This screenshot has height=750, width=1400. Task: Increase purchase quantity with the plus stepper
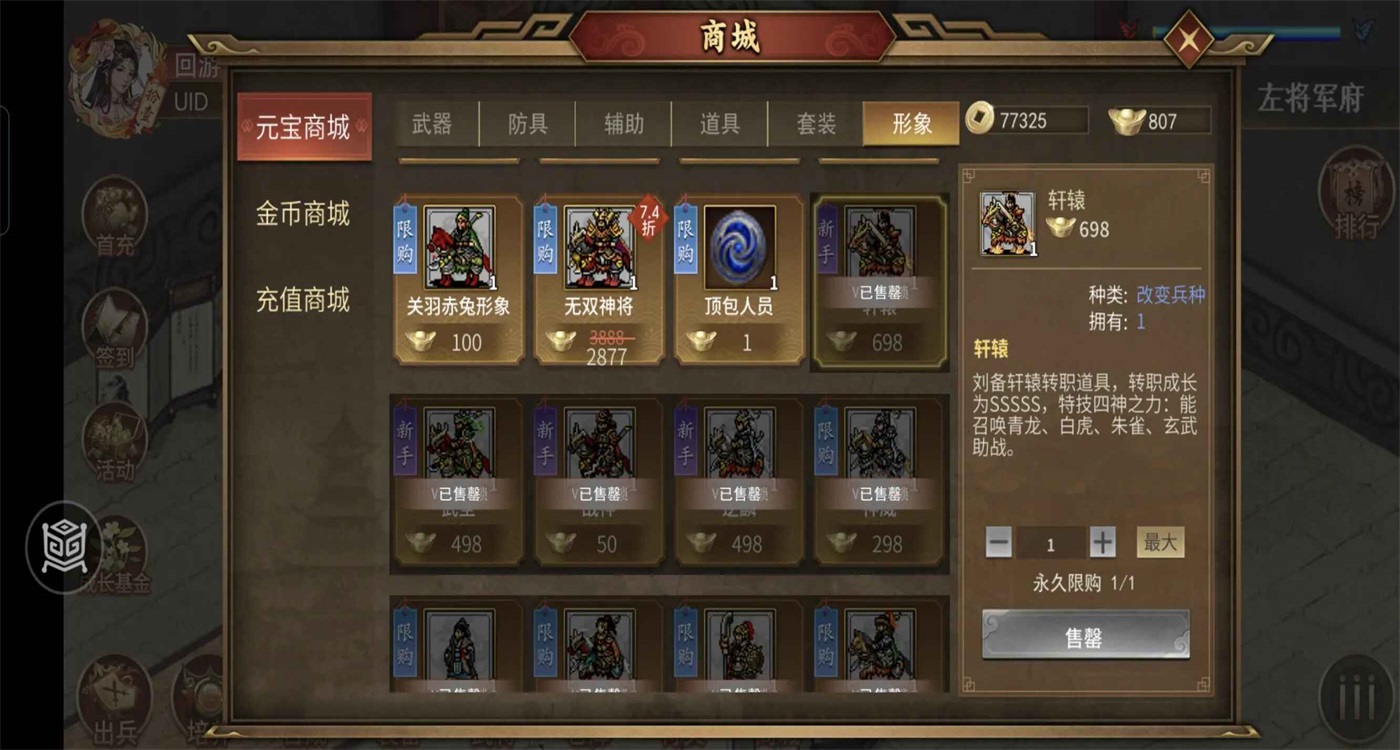click(1103, 541)
